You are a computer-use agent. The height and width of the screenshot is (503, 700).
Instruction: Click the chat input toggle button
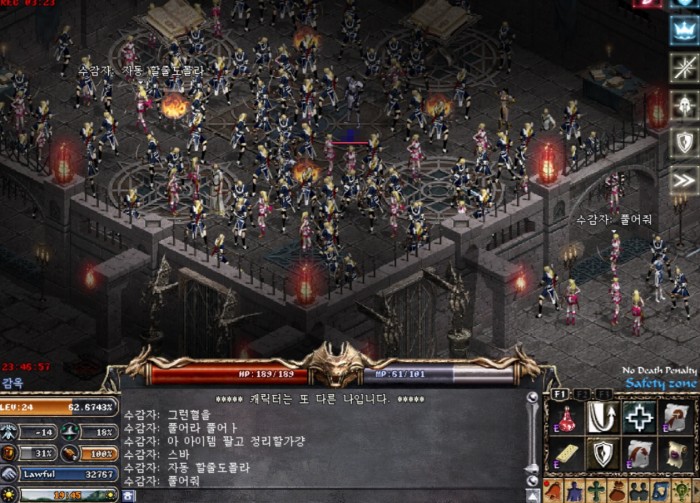pos(129,495)
